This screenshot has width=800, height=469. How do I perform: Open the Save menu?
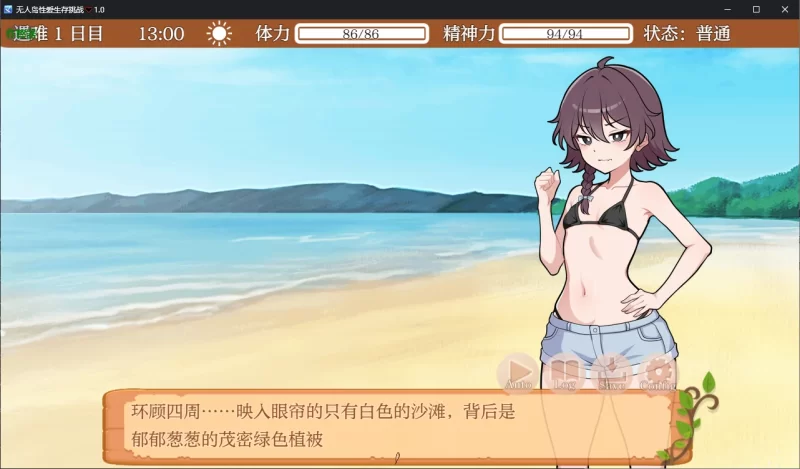612,372
